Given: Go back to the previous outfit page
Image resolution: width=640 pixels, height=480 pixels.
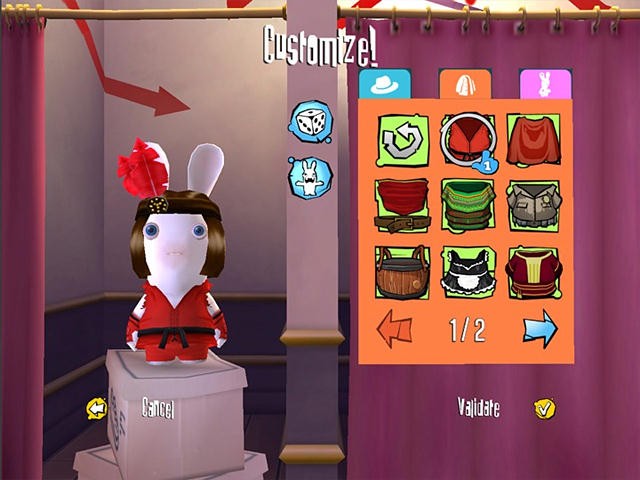Looking at the screenshot, I should [x=394, y=329].
